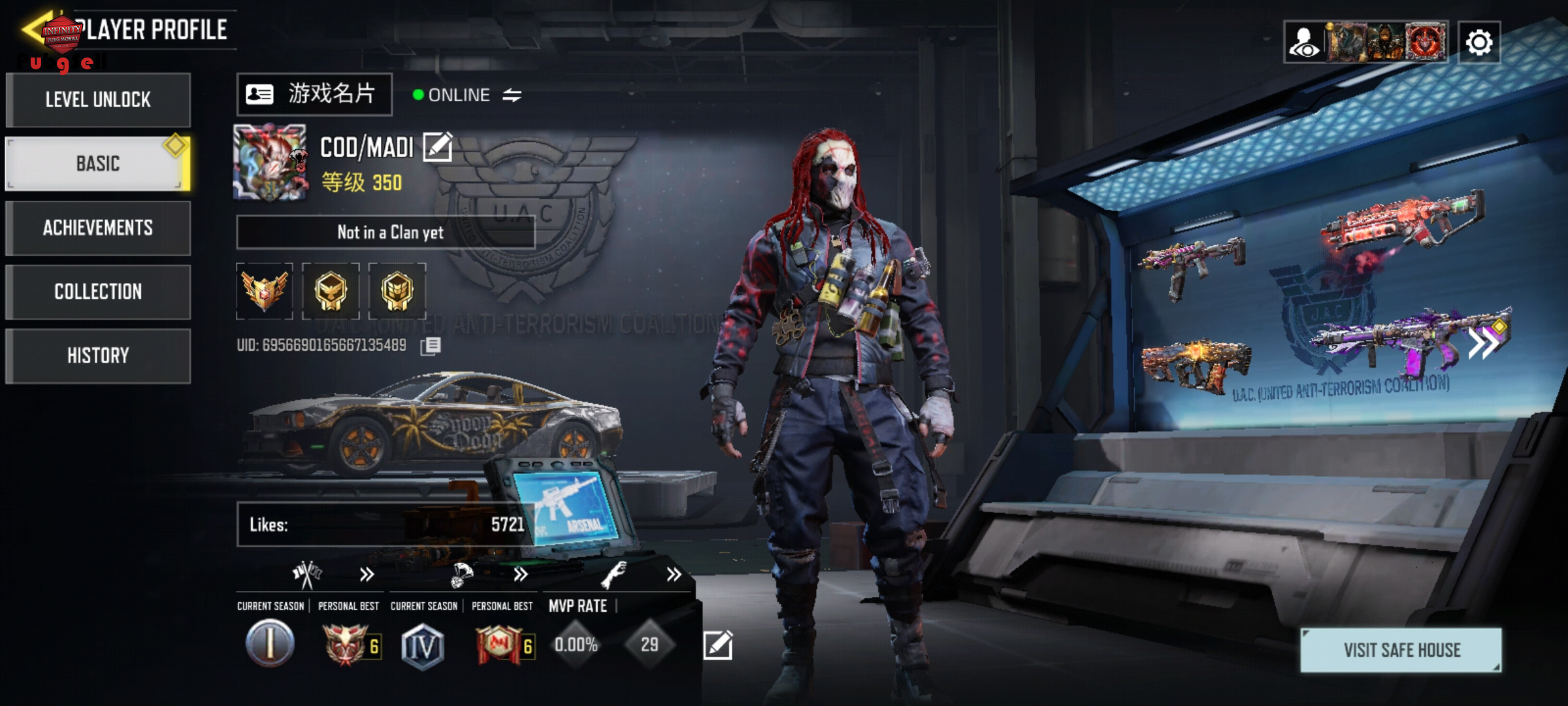Copy the UID with the copy icon
This screenshot has width=1568, height=706.
tap(431, 346)
